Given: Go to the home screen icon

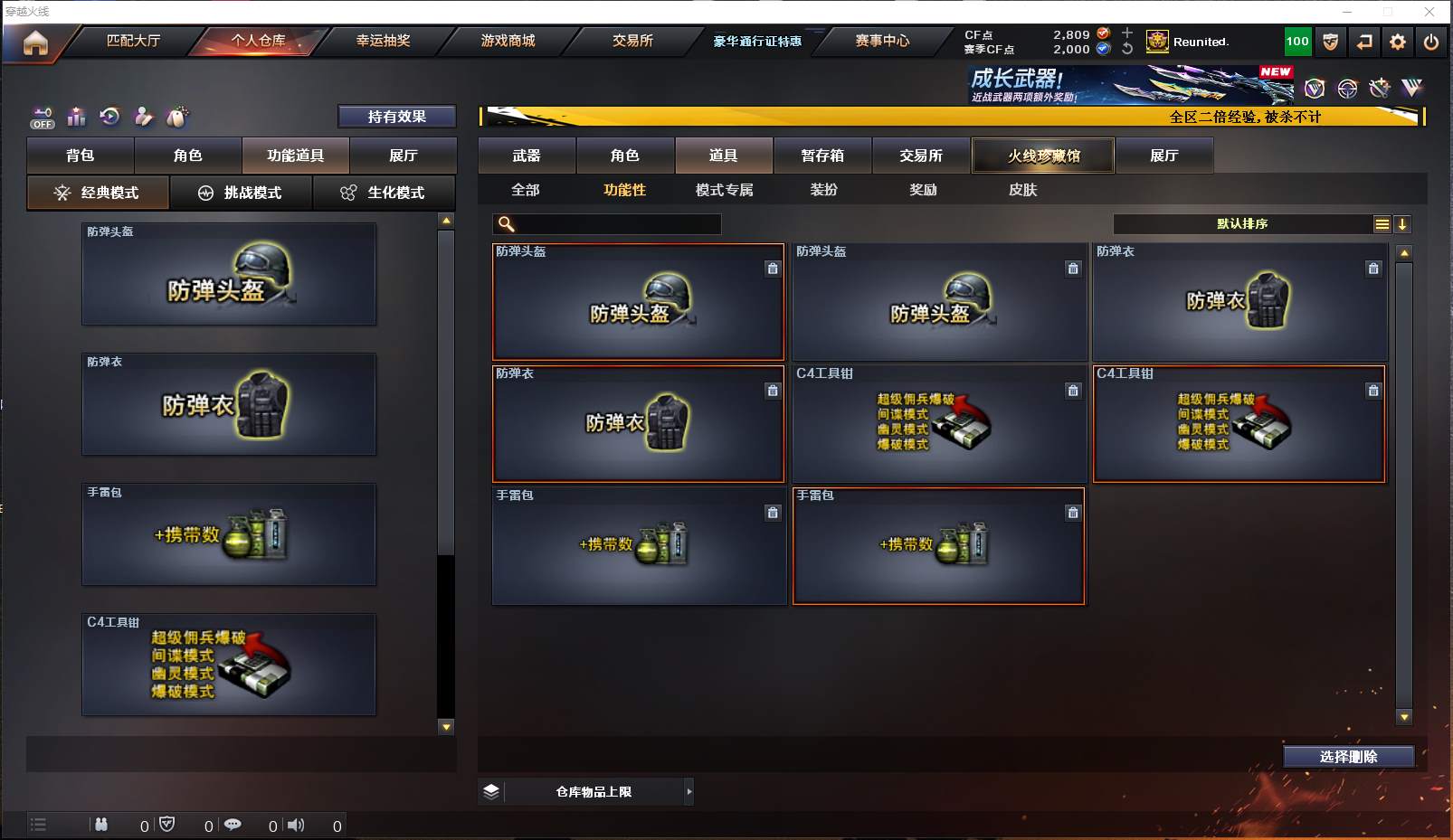Looking at the screenshot, I should (x=35, y=42).
